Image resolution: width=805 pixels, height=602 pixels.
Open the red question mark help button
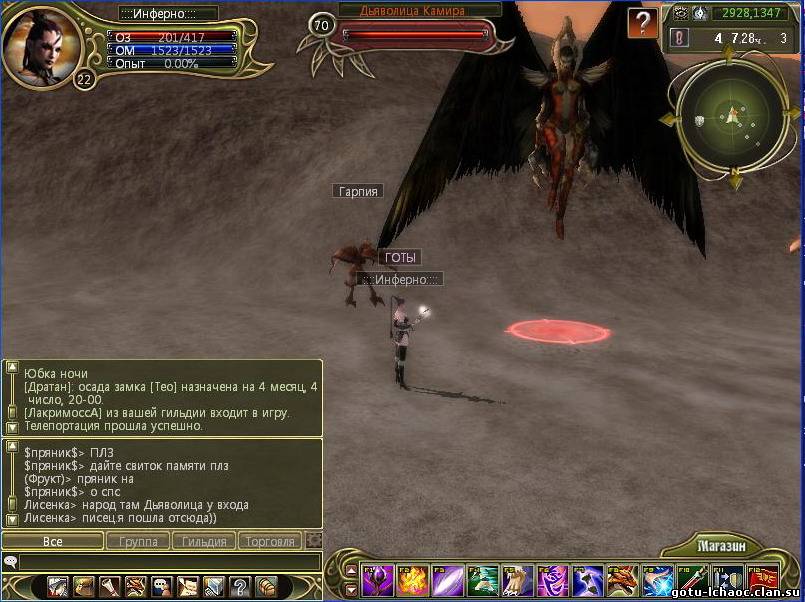[643, 22]
